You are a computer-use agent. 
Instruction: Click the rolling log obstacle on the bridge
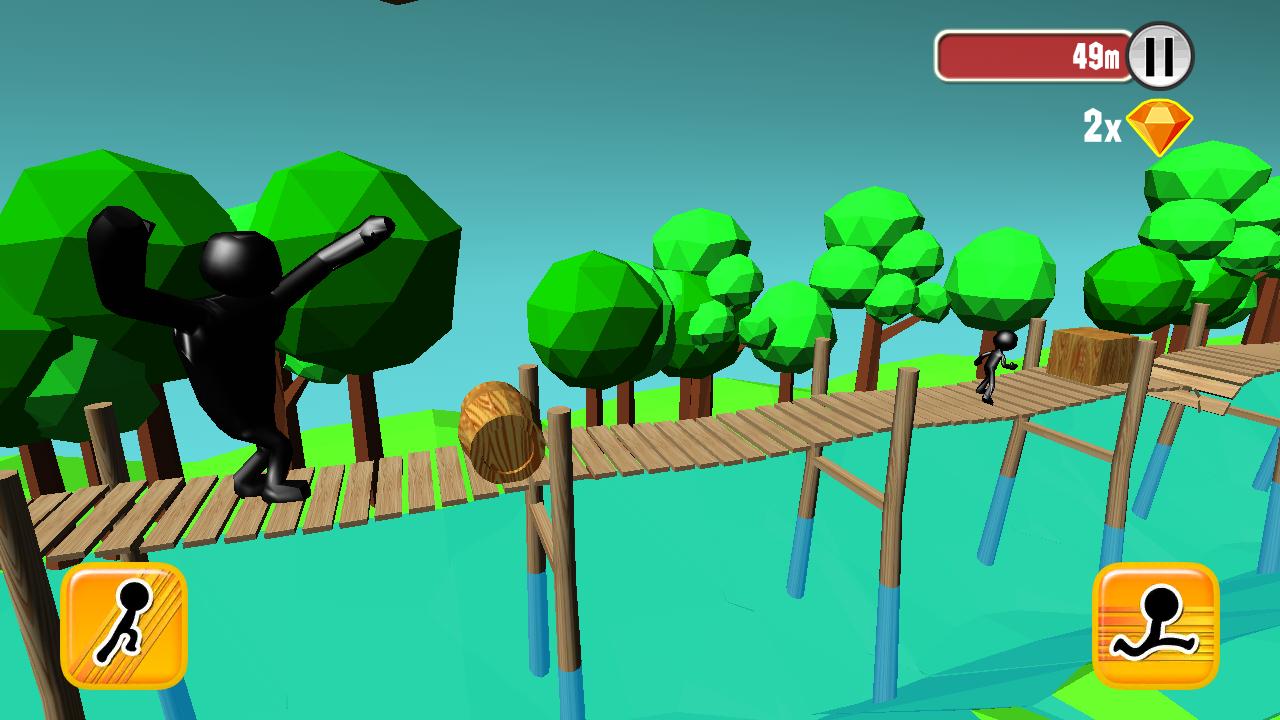click(498, 430)
